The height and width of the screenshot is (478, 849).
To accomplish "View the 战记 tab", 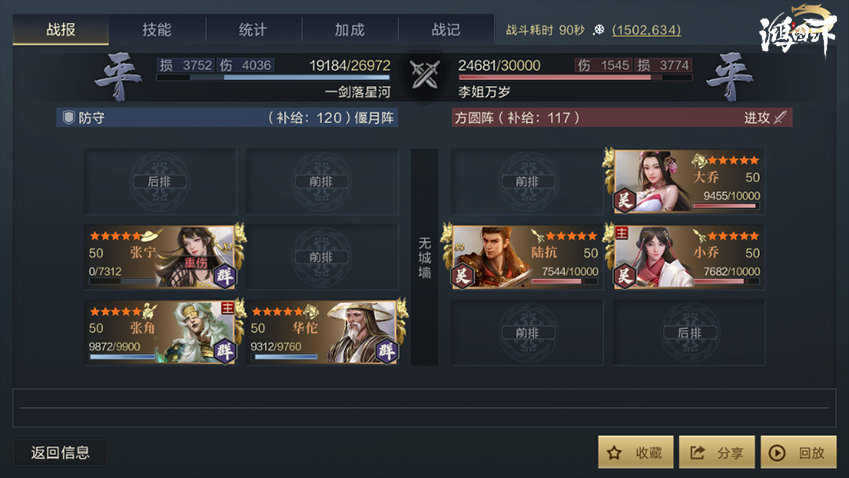I will 445,30.
